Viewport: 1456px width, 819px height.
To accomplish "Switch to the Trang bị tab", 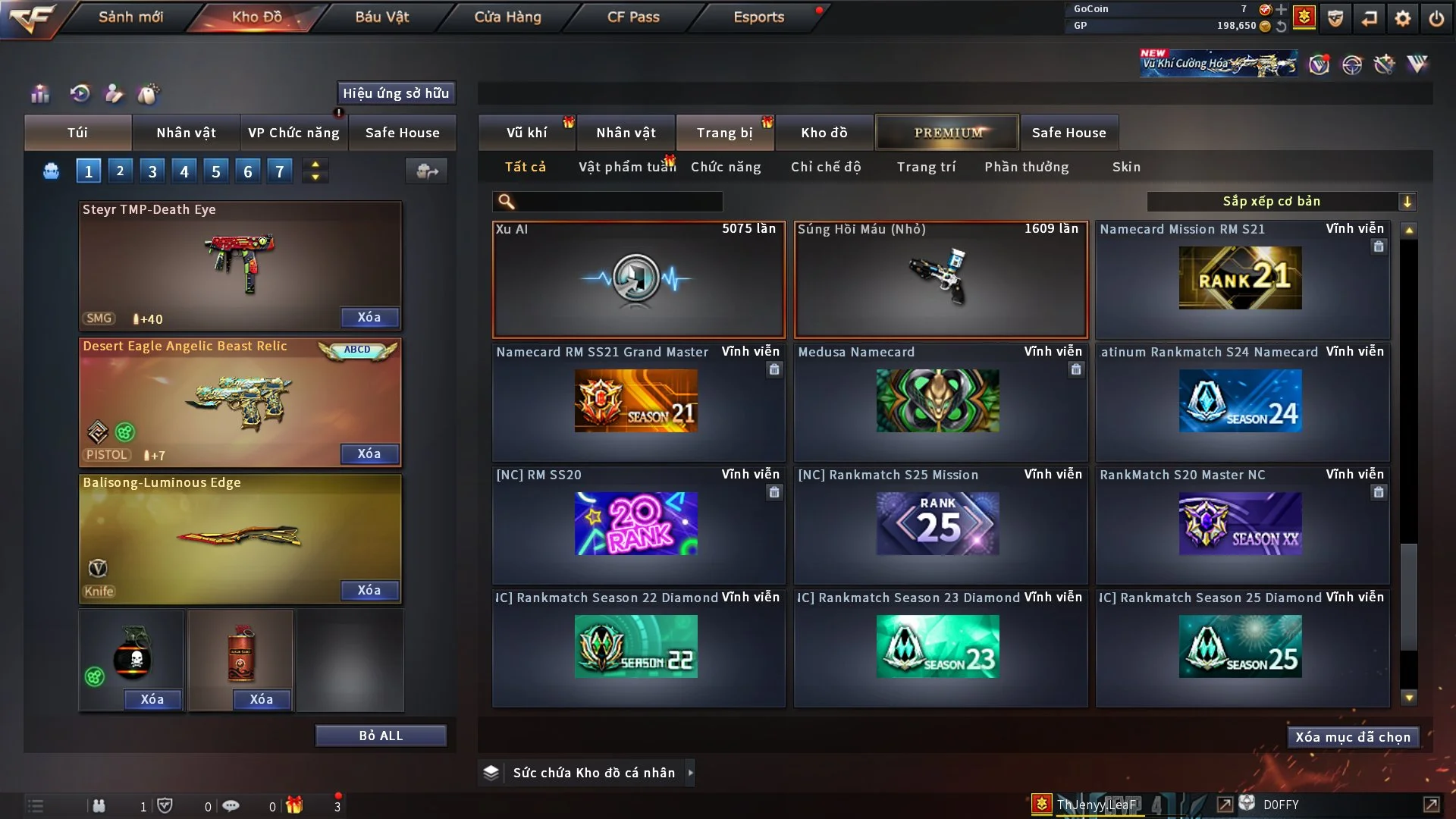I will [724, 133].
